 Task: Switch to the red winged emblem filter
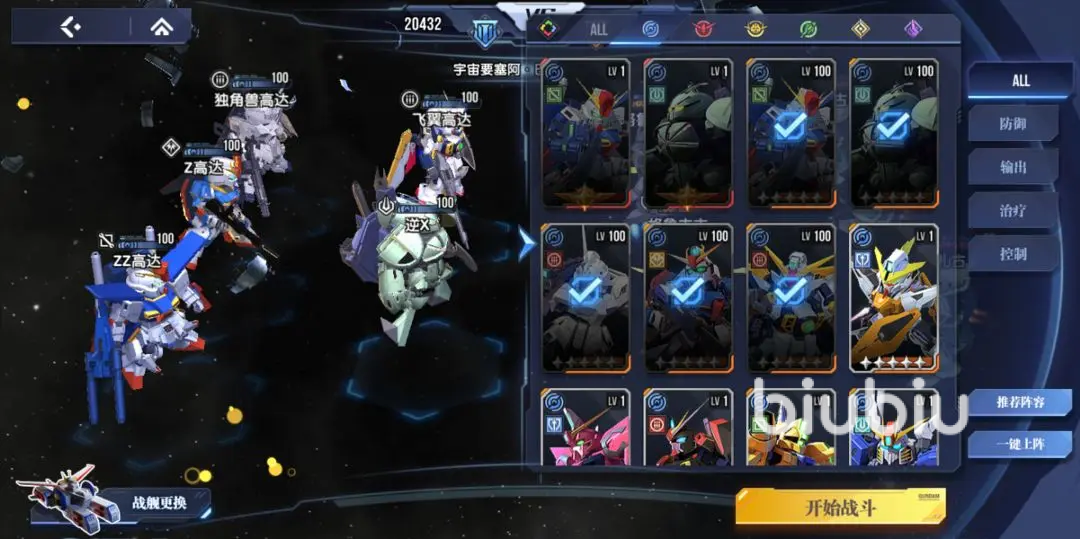tap(703, 29)
